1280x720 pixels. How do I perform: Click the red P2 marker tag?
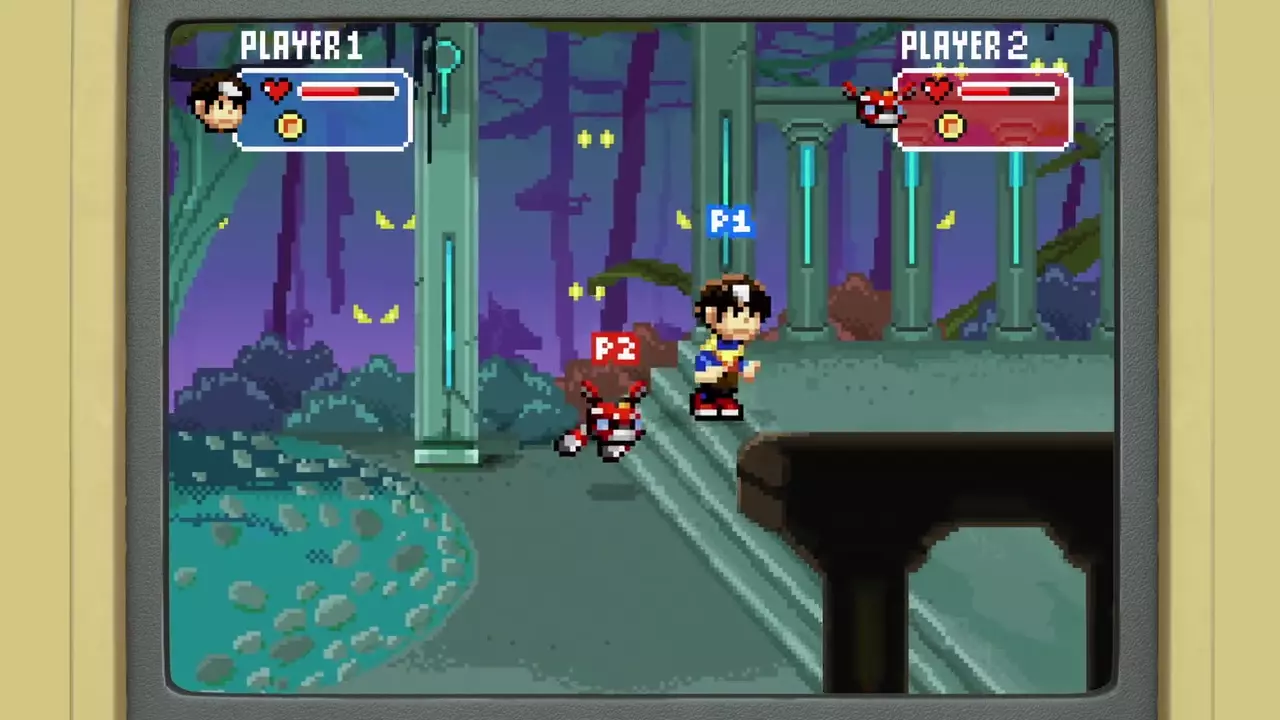[x=614, y=349]
